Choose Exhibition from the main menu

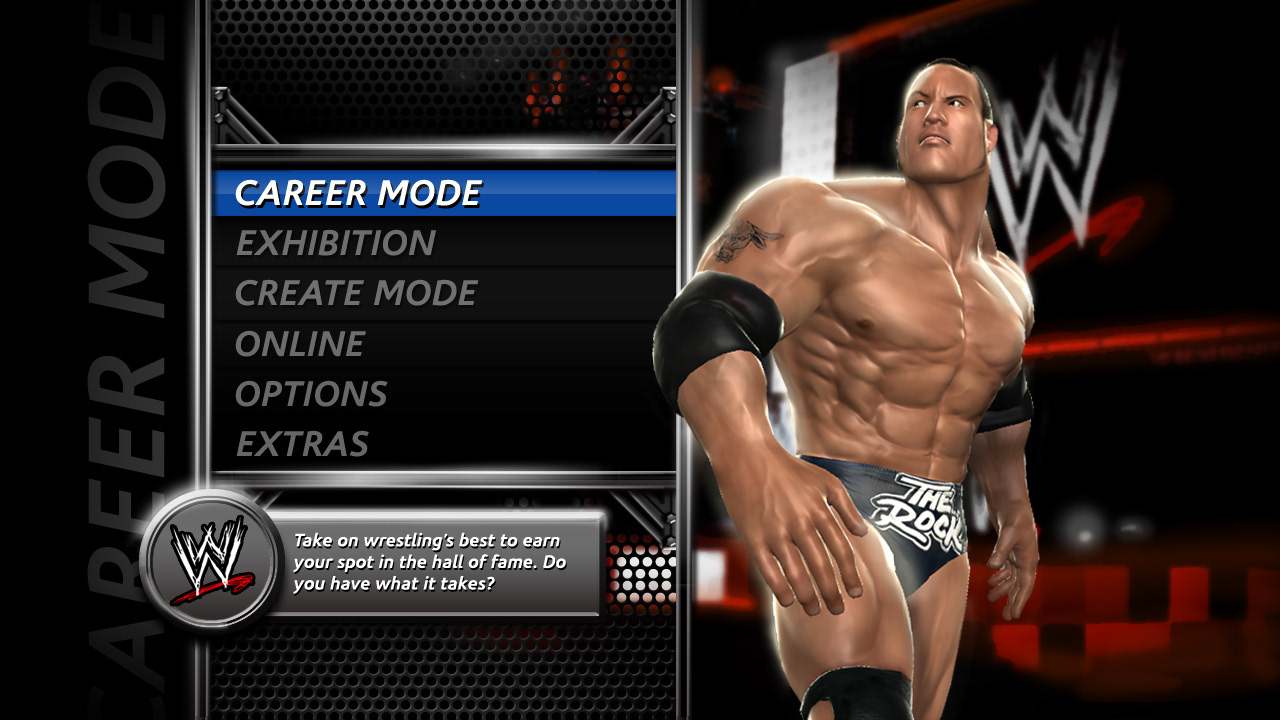click(335, 243)
